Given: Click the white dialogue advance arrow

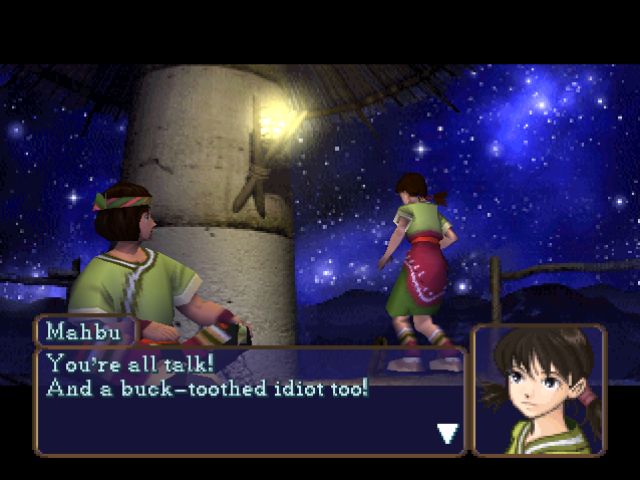Looking at the screenshot, I should tap(448, 433).
